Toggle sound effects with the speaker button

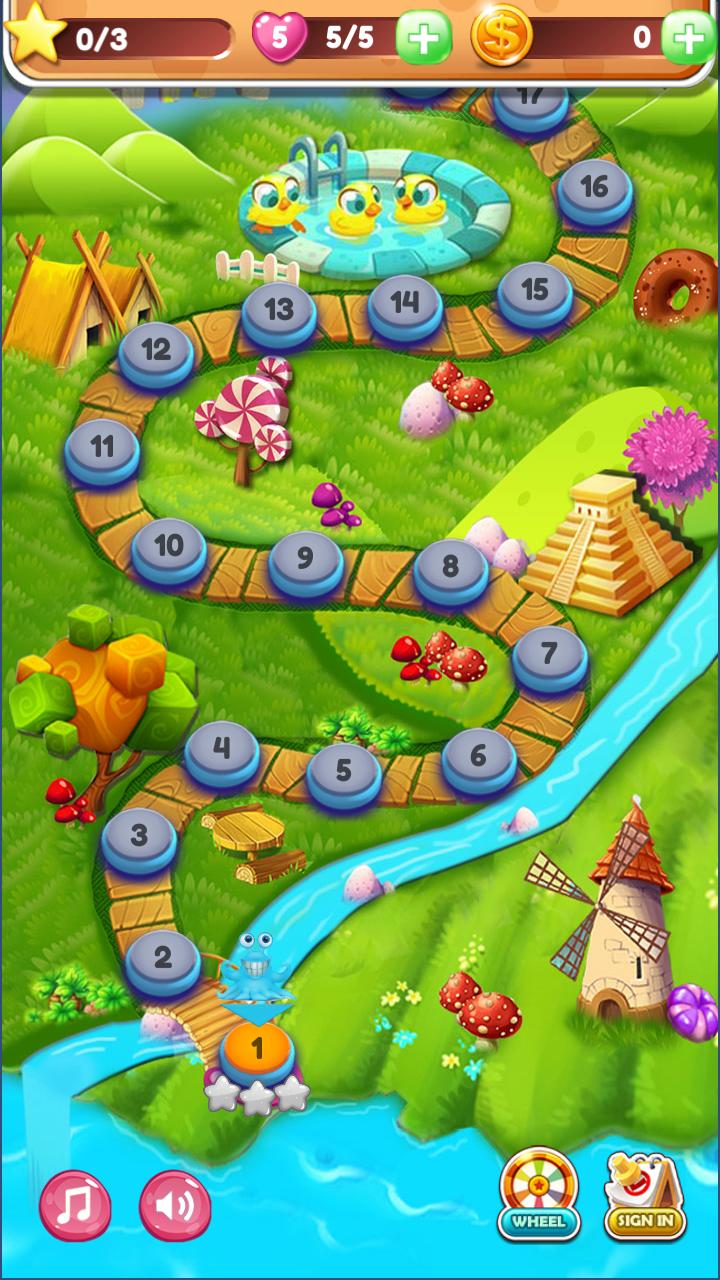coord(175,1205)
